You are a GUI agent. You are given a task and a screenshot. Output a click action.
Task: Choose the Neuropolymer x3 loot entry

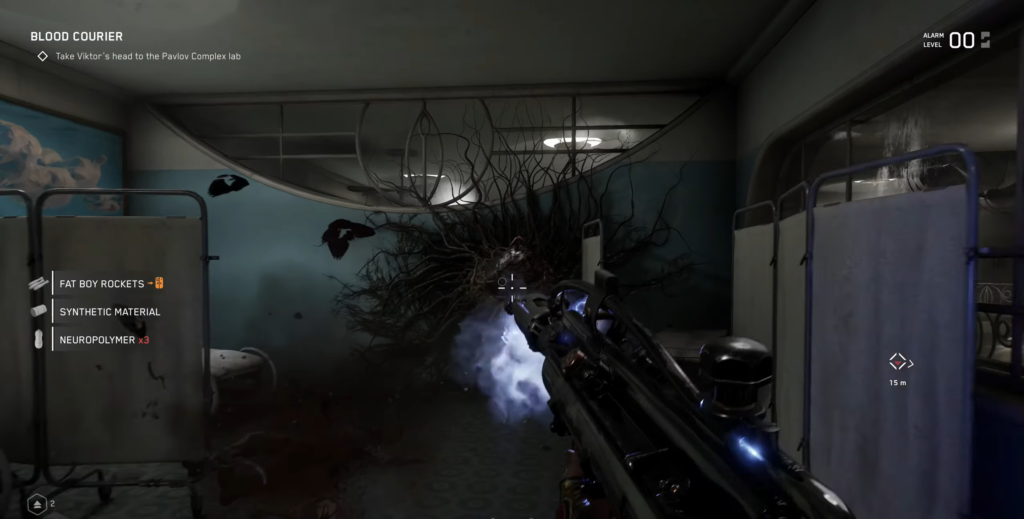(x=104, y=340)
